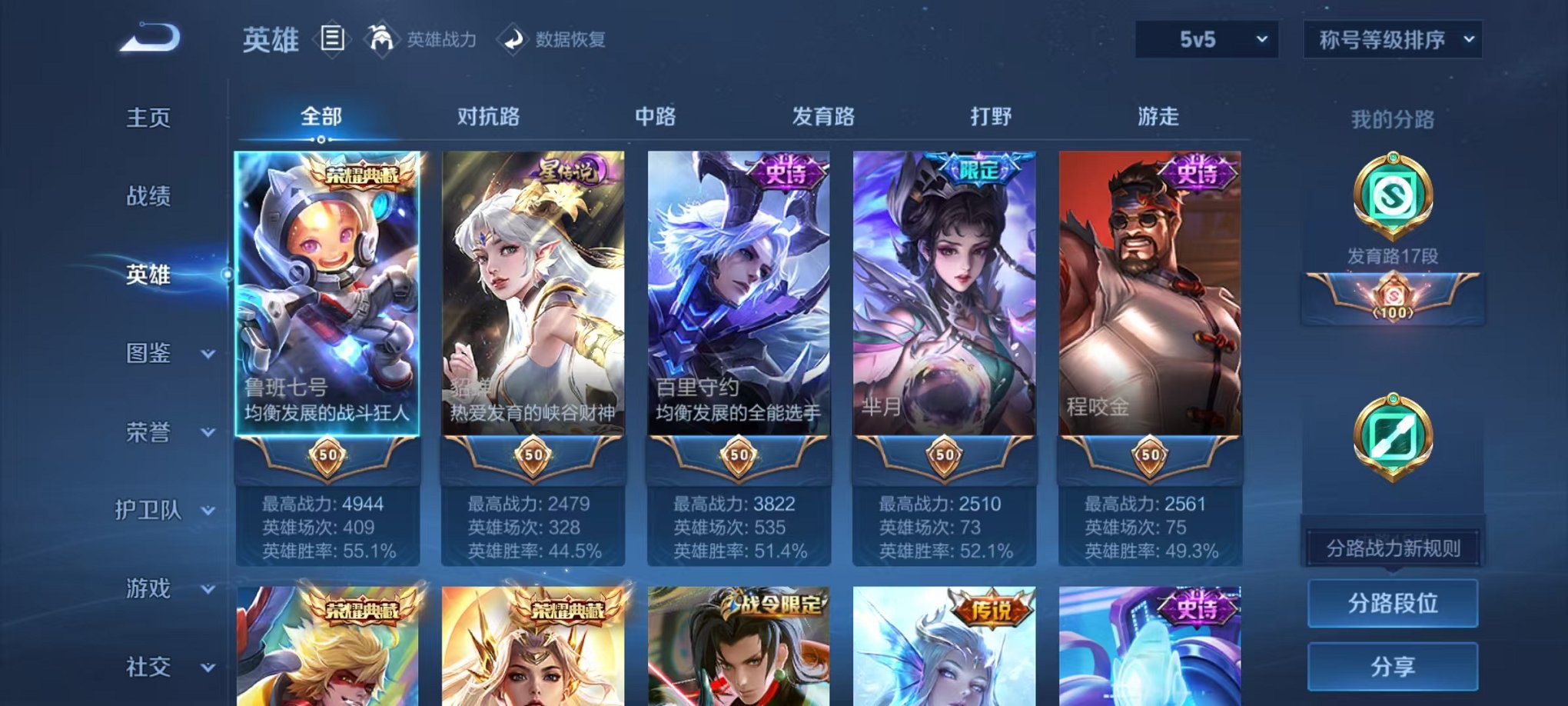Image resolution: width=1568 pixels, height=706 pixels.
Task: Open the 英雄战力 panel icon
Action: (382, 38)
